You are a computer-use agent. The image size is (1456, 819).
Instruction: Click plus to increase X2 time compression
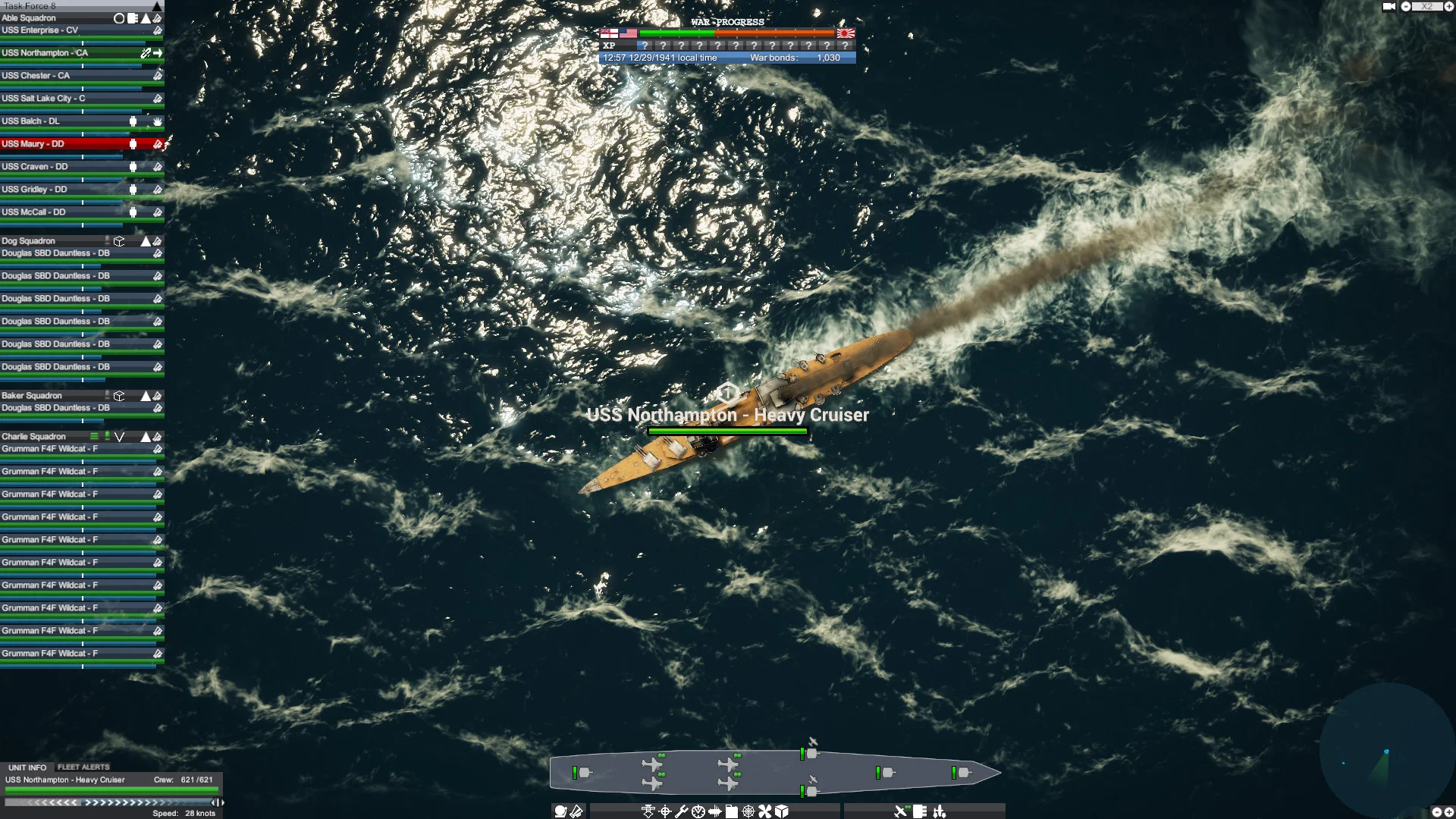pos(1448,7)
